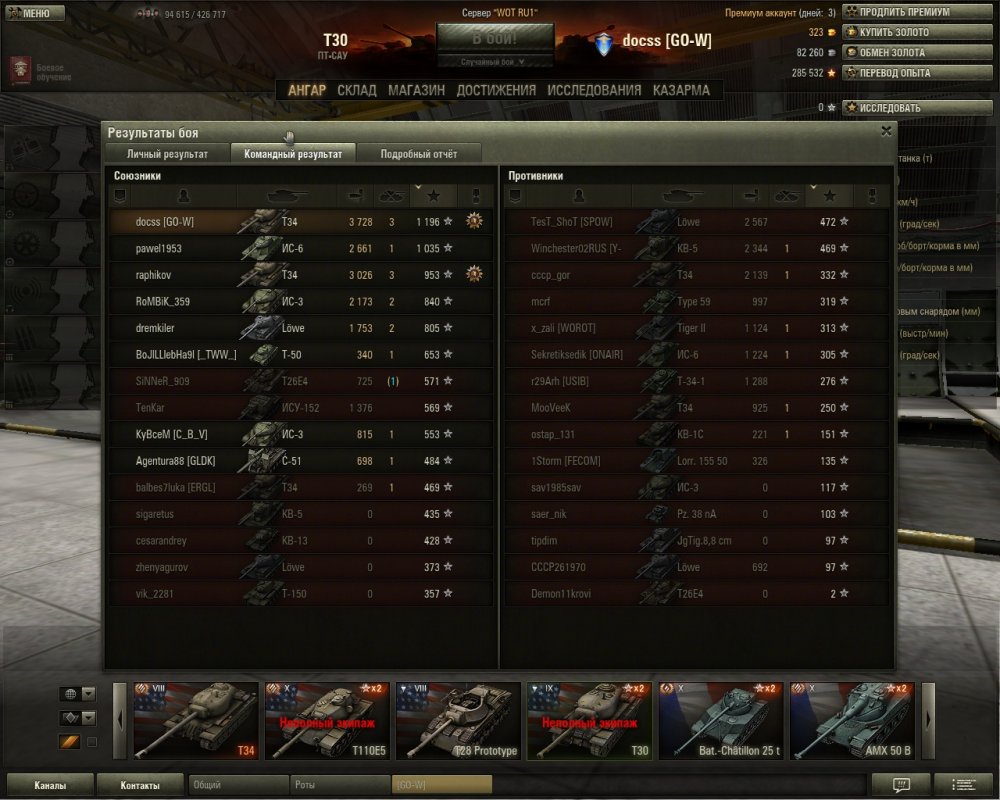The height and width of the screenshot is (800, 1000).
Task: Pick the Bat.-Châtillon 25 t tank
Action: (720, 721)
